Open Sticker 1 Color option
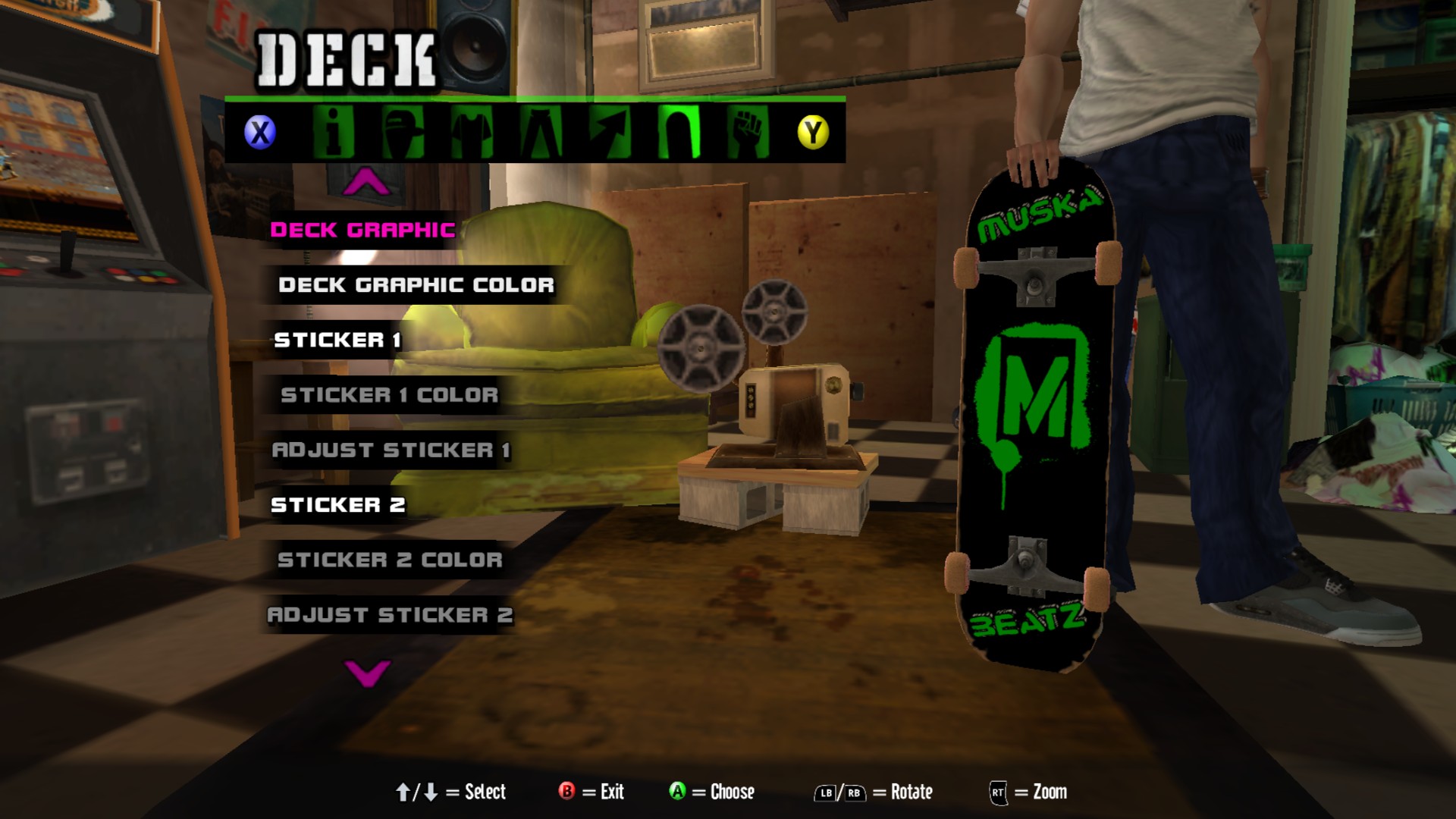This screenshot has height=819, width=1456. point(390,395)
